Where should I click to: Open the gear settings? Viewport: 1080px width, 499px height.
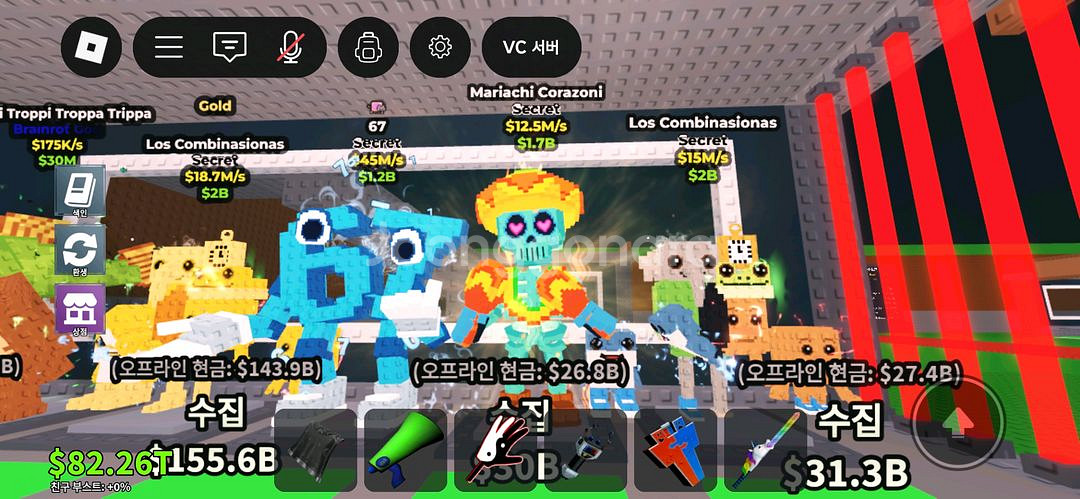point(440,47)
